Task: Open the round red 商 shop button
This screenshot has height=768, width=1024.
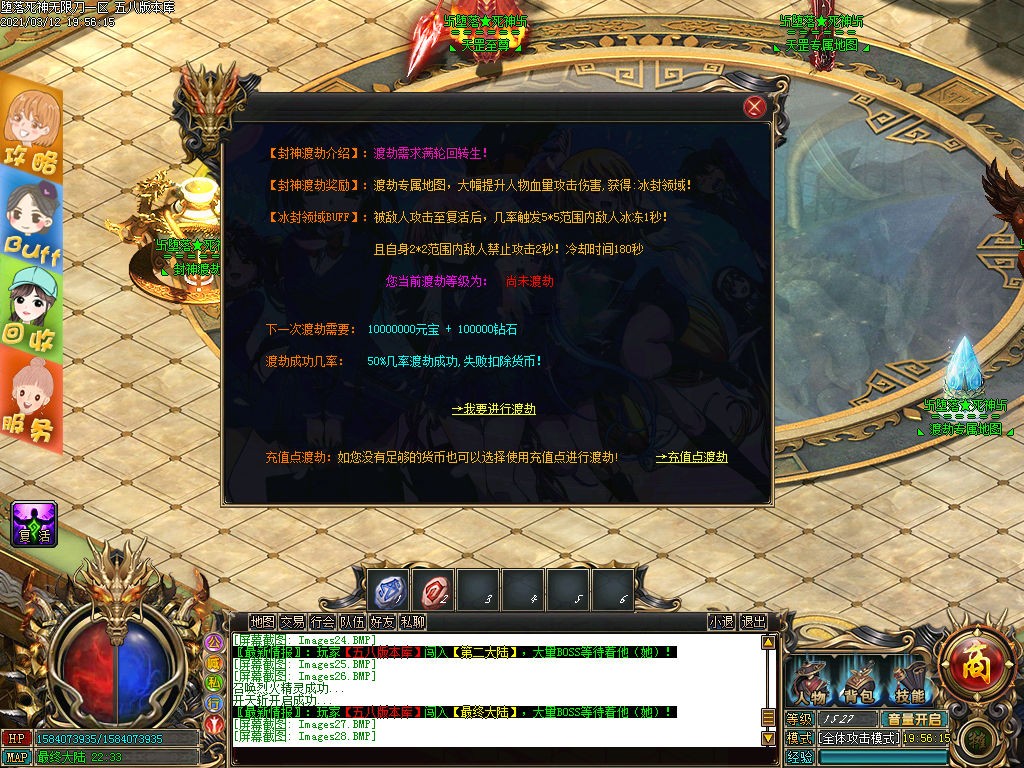Action: 969,661
